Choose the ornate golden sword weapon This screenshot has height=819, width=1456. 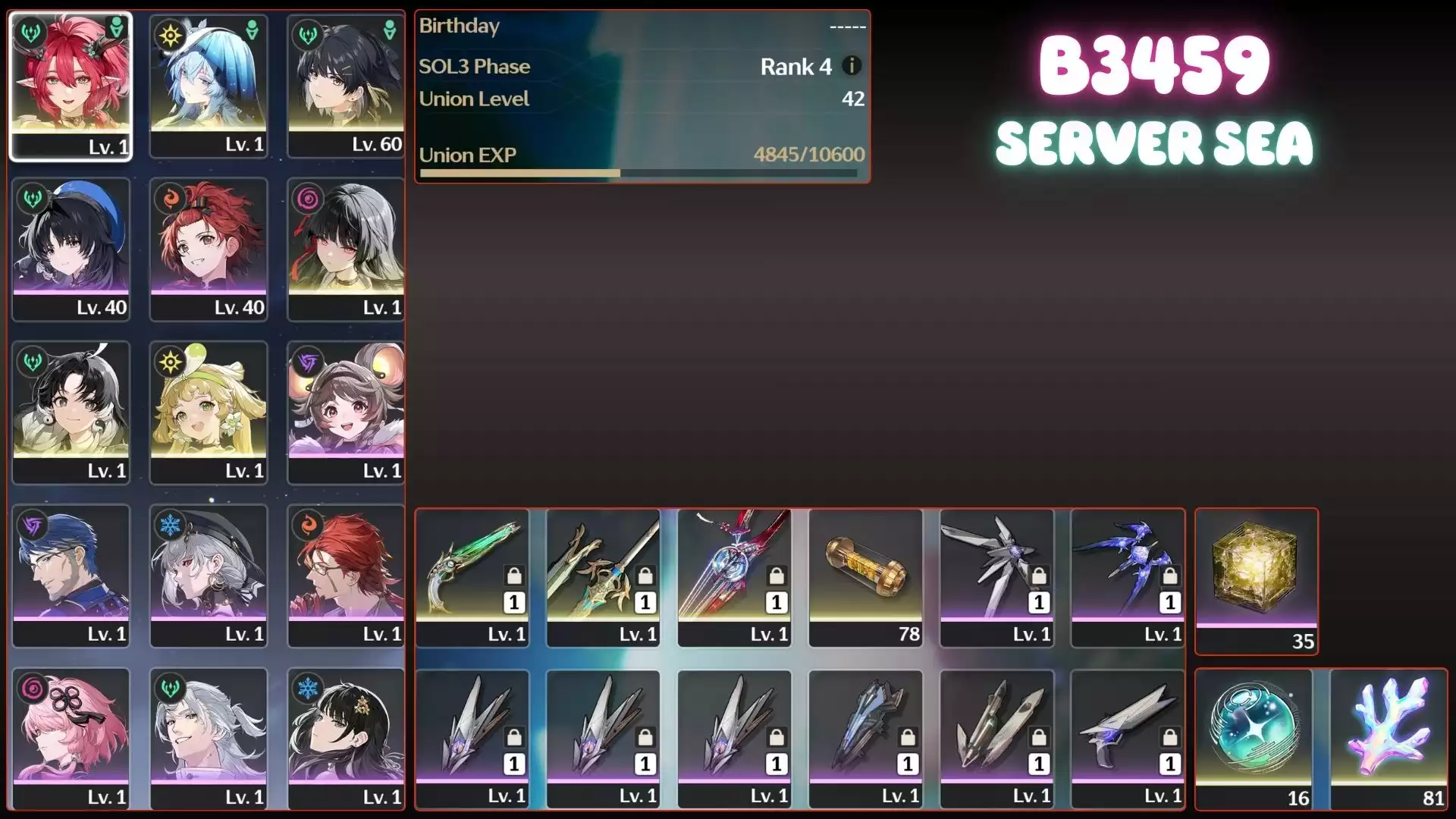[603, 576]
